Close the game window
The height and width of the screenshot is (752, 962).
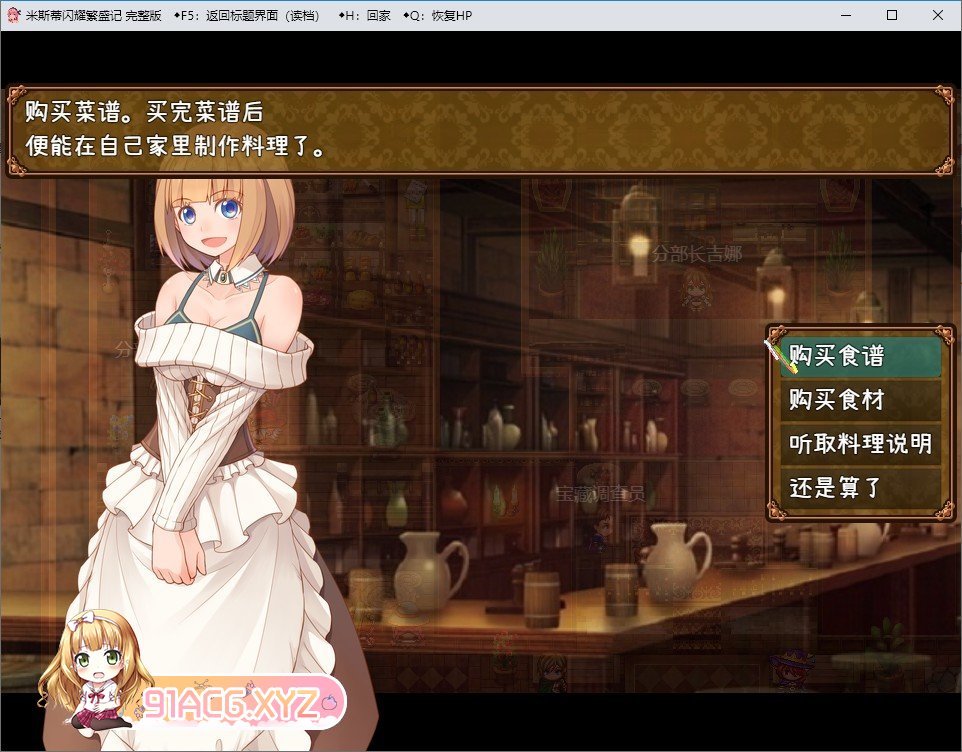click(x=937, y=15)
